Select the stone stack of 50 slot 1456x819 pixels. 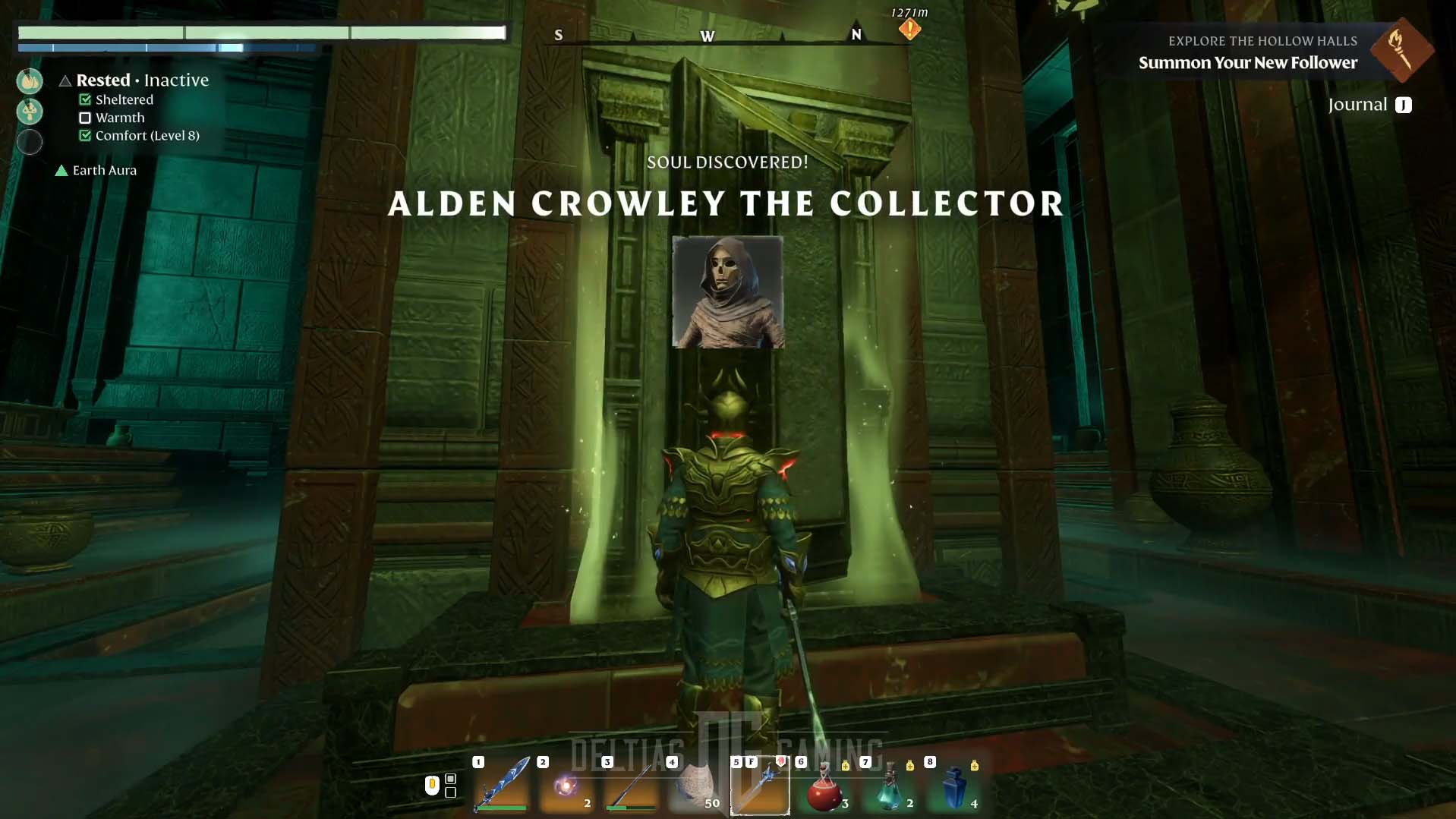point(695,786)
